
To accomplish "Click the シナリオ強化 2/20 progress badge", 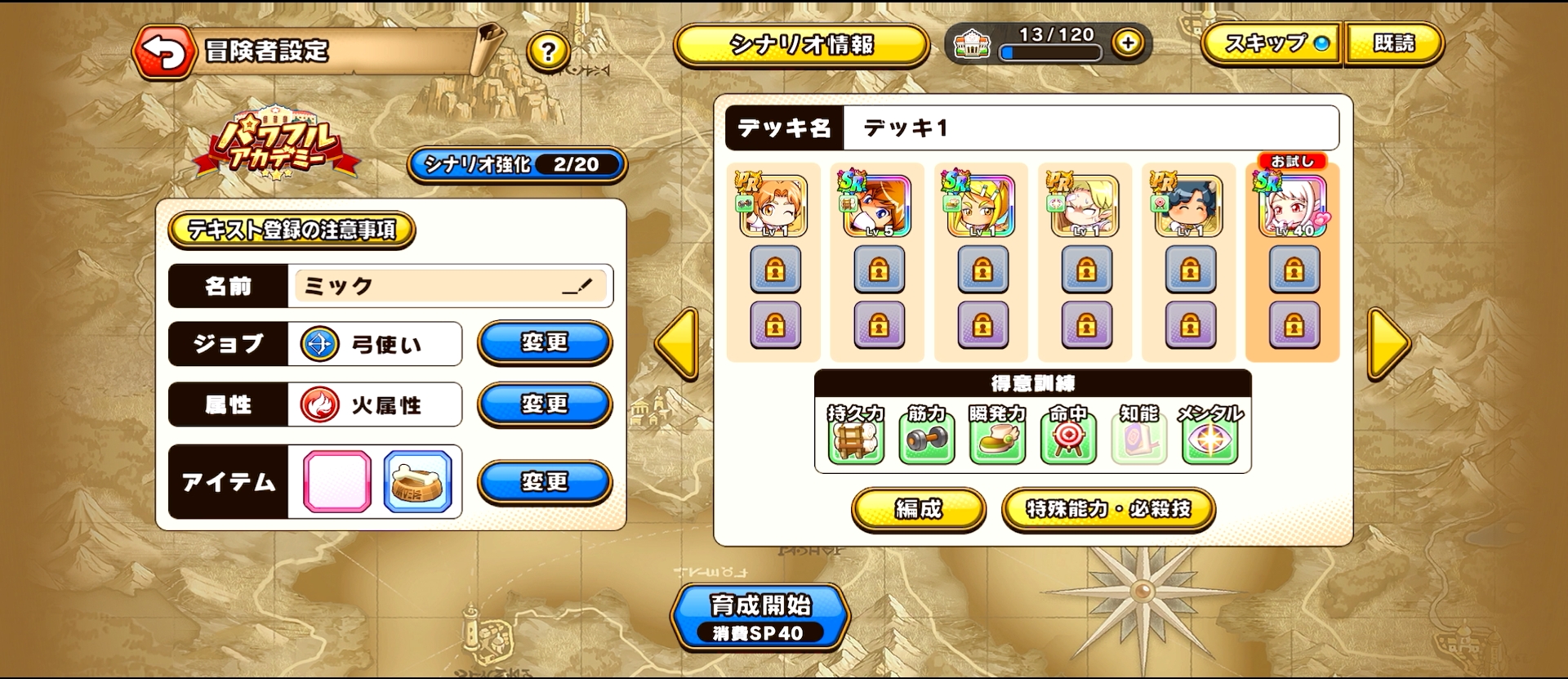I will click(x=515, y=165).
